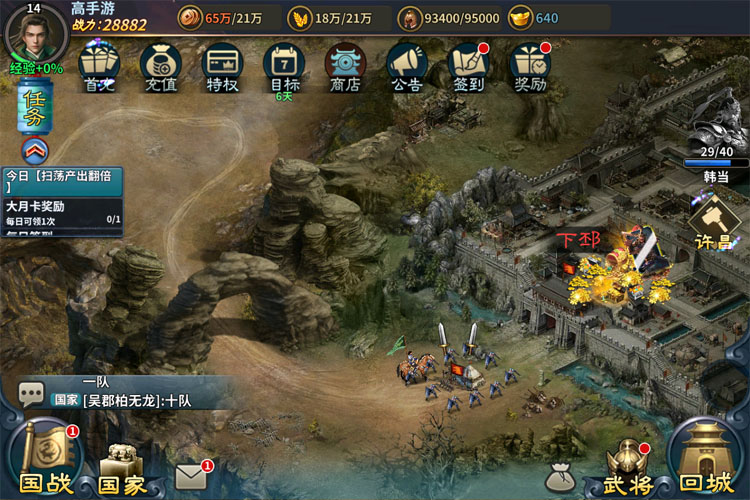Viewport: 750px width, 500px height.
Task: Claim rewards from 奖励 icon
Action: click(530, 66)
